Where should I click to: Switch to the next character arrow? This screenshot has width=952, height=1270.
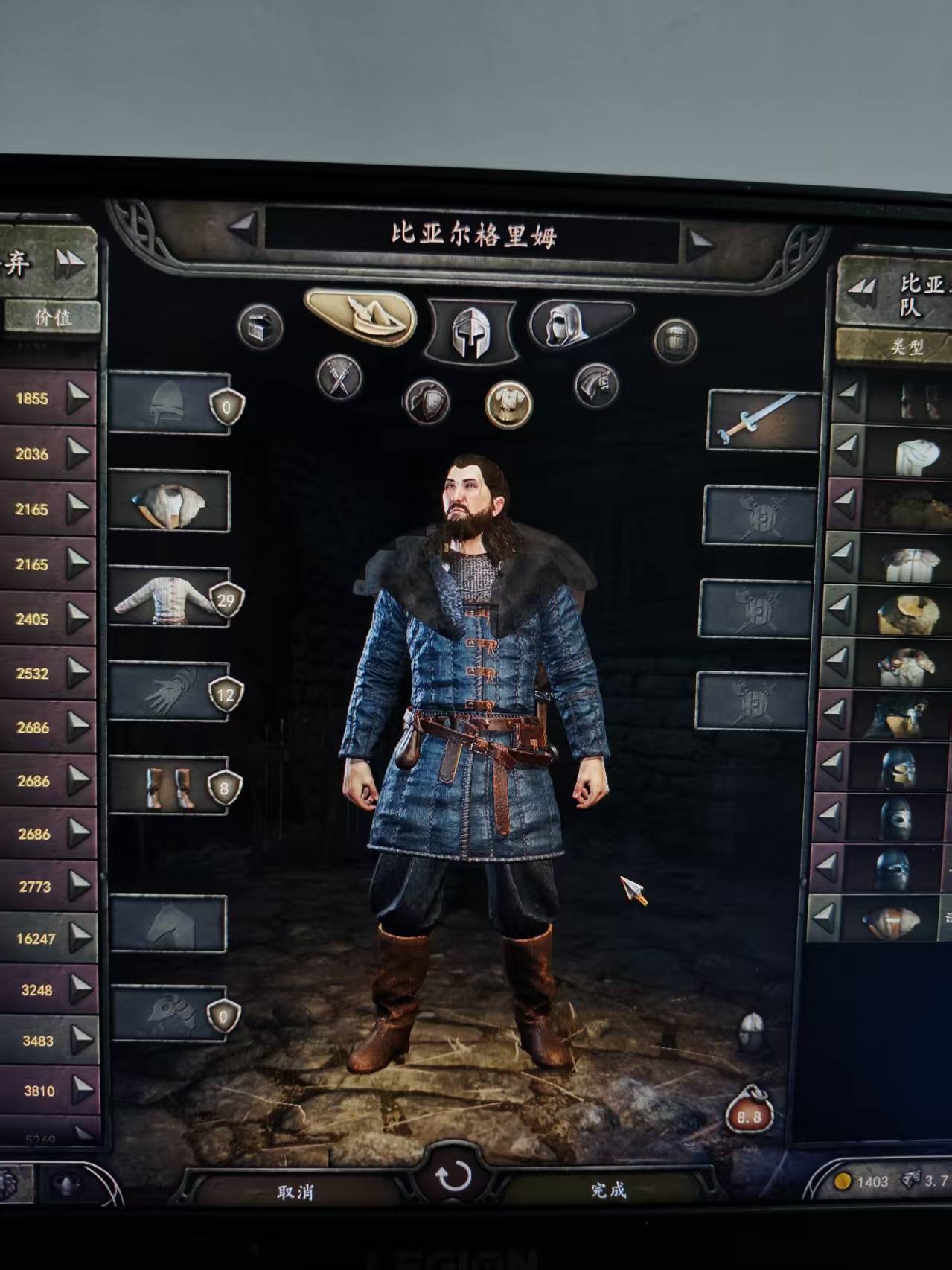pyautogui.click(x=698, y=241)
